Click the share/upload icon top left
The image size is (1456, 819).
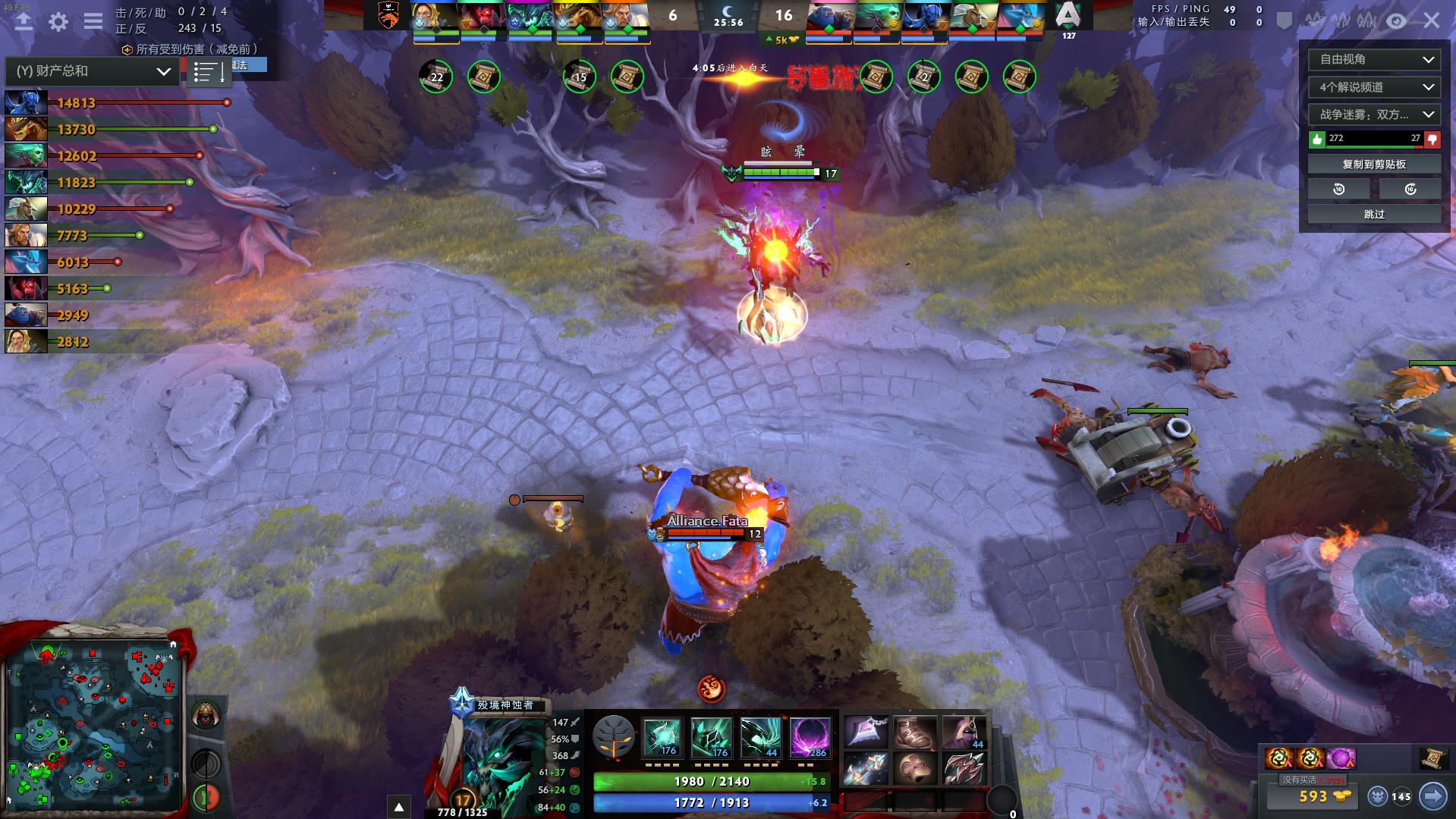coord(23,21)
